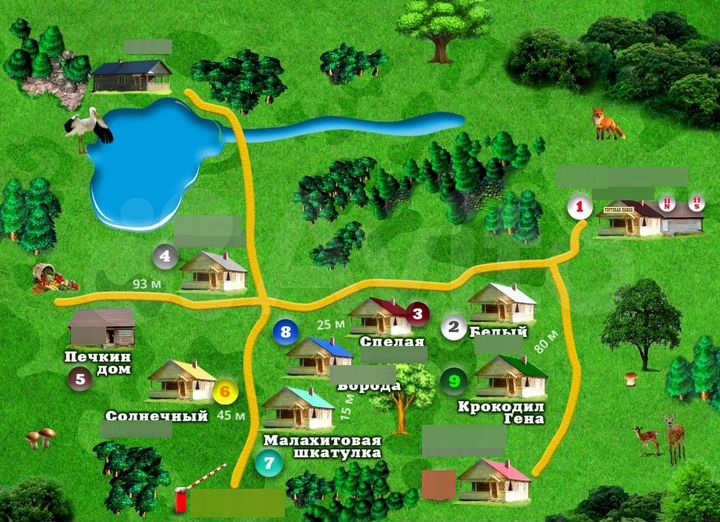Choose the white marker number 2
Viewport: 720px width, 522px height.
454,327
